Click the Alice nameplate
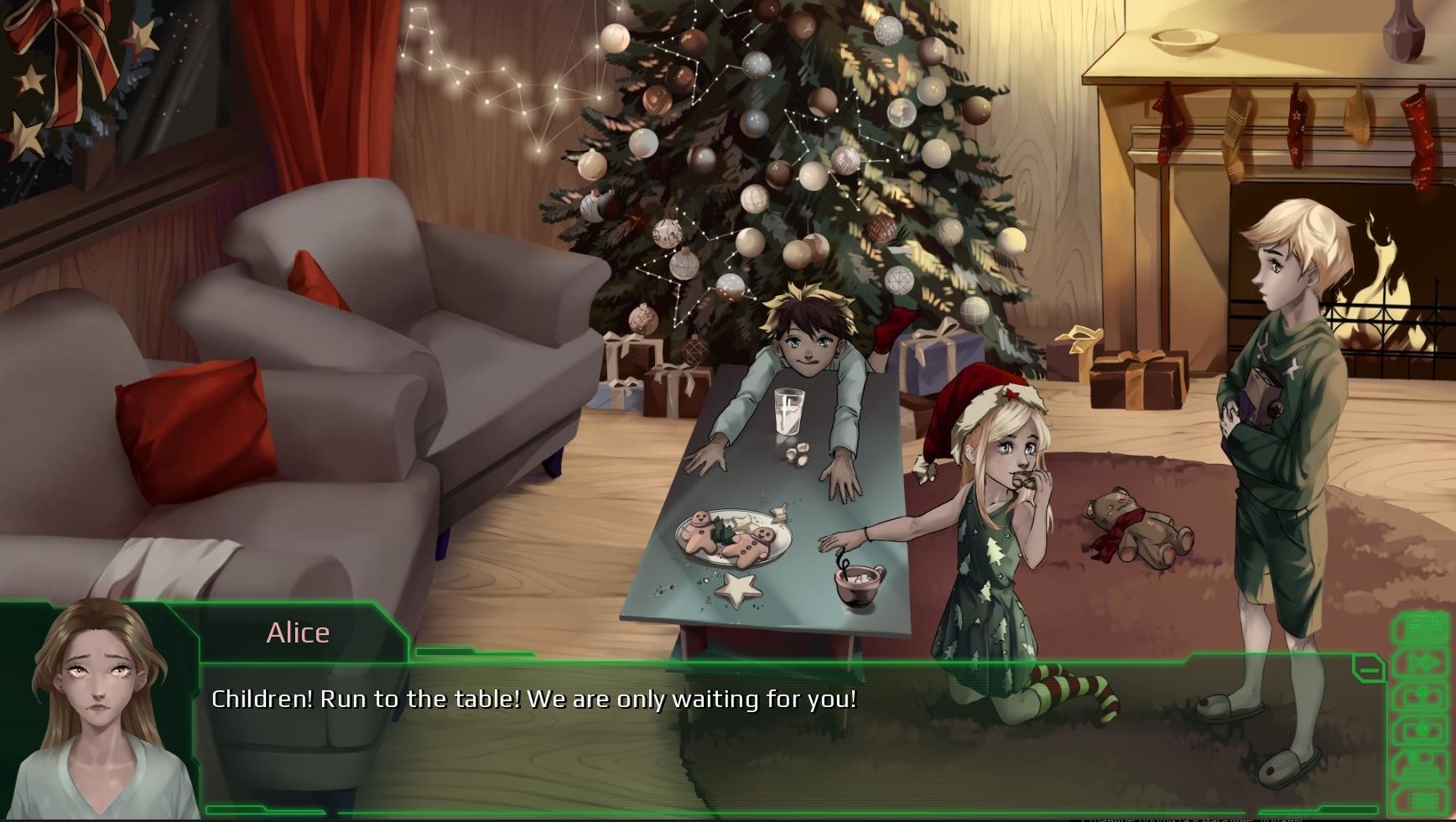 pyautogui.click(x=298, y=632)
